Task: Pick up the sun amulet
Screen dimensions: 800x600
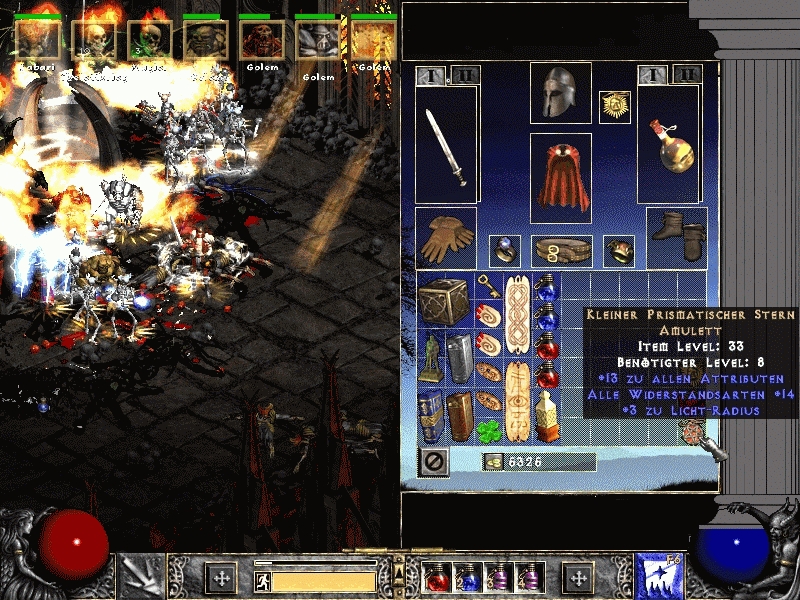Action: coord(613,106)
